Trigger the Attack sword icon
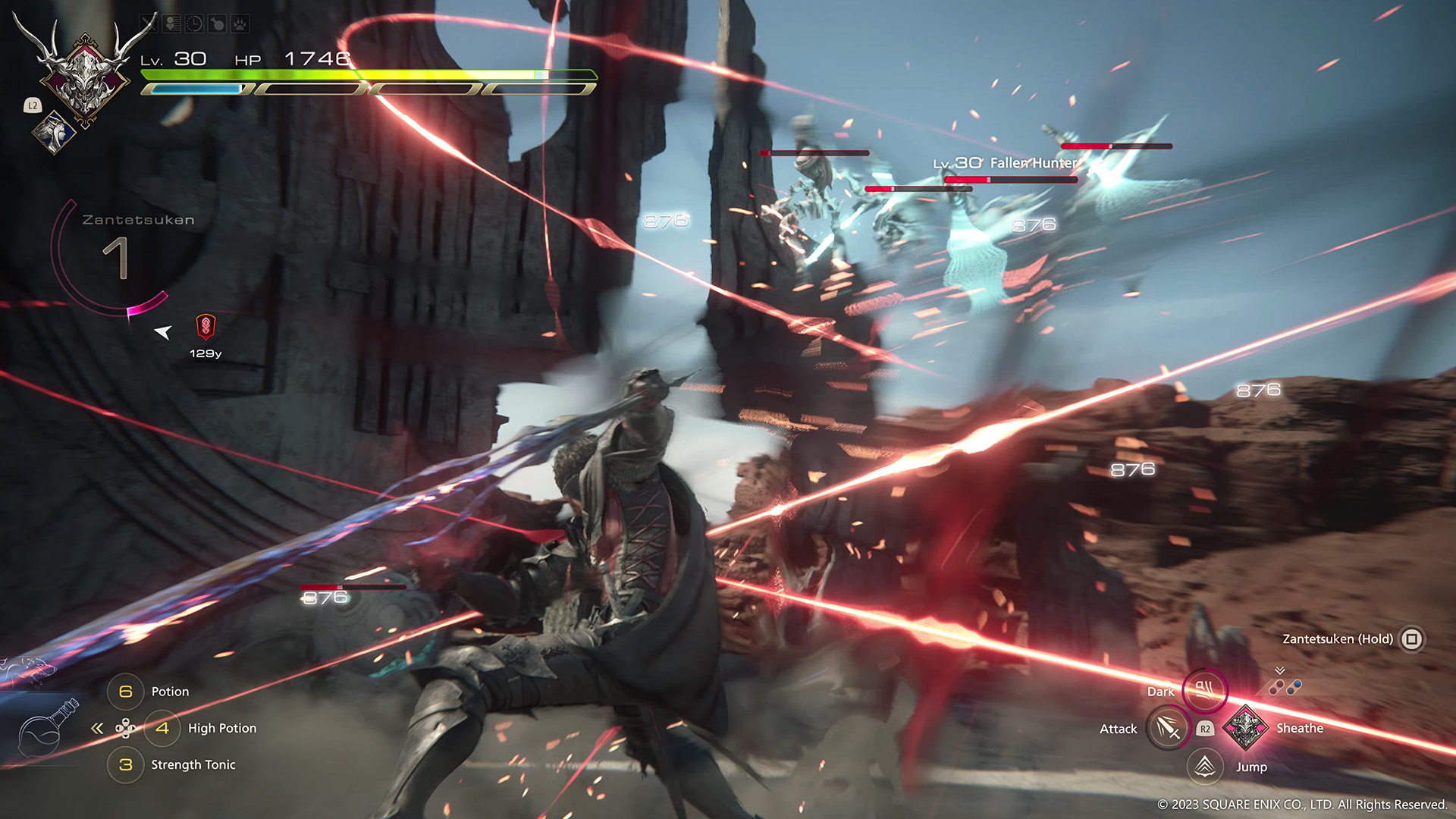The image size is (1456, 819). (1168, 728)
